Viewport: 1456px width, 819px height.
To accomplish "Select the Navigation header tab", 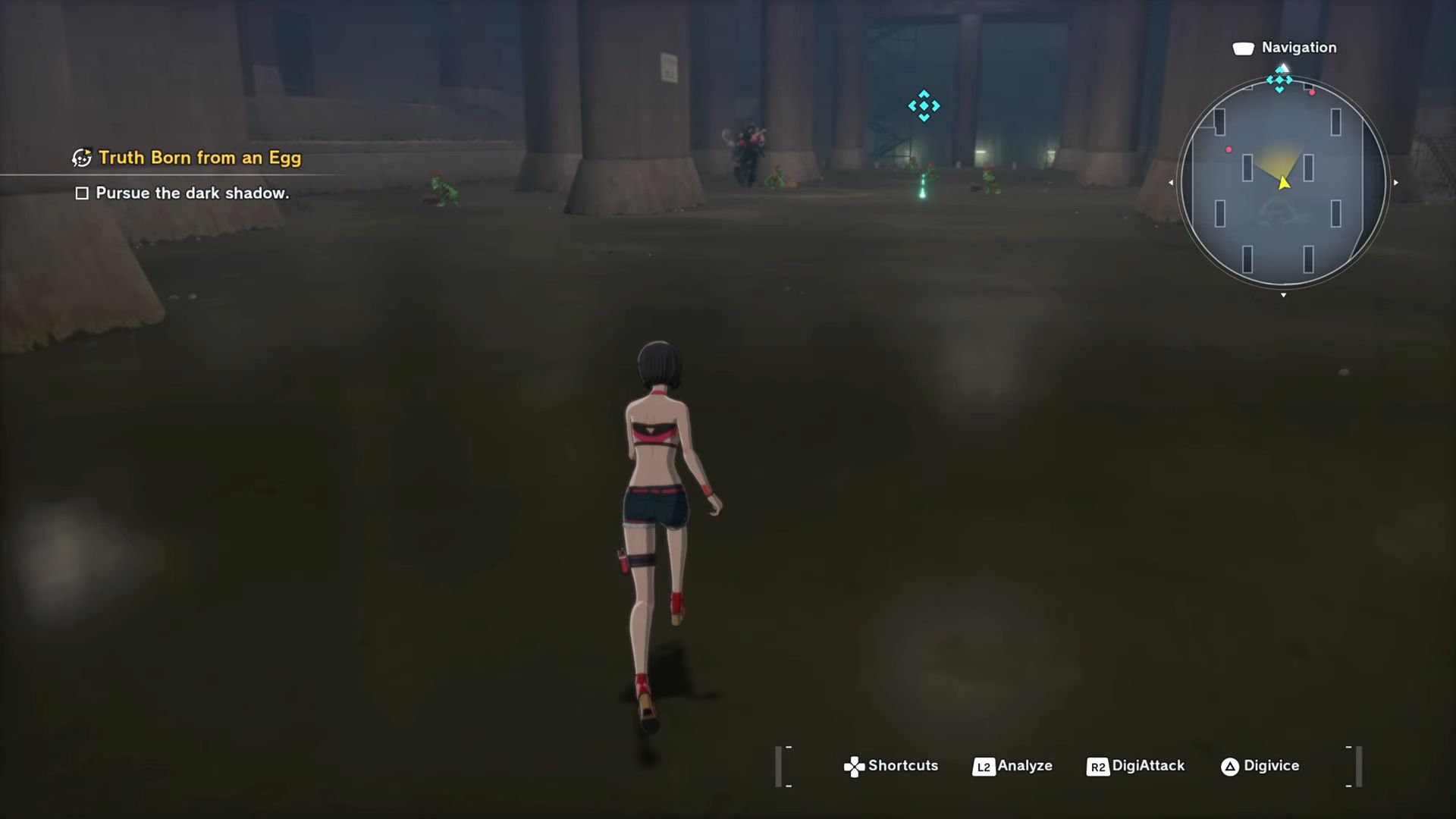I will [x=1298, y=47].
